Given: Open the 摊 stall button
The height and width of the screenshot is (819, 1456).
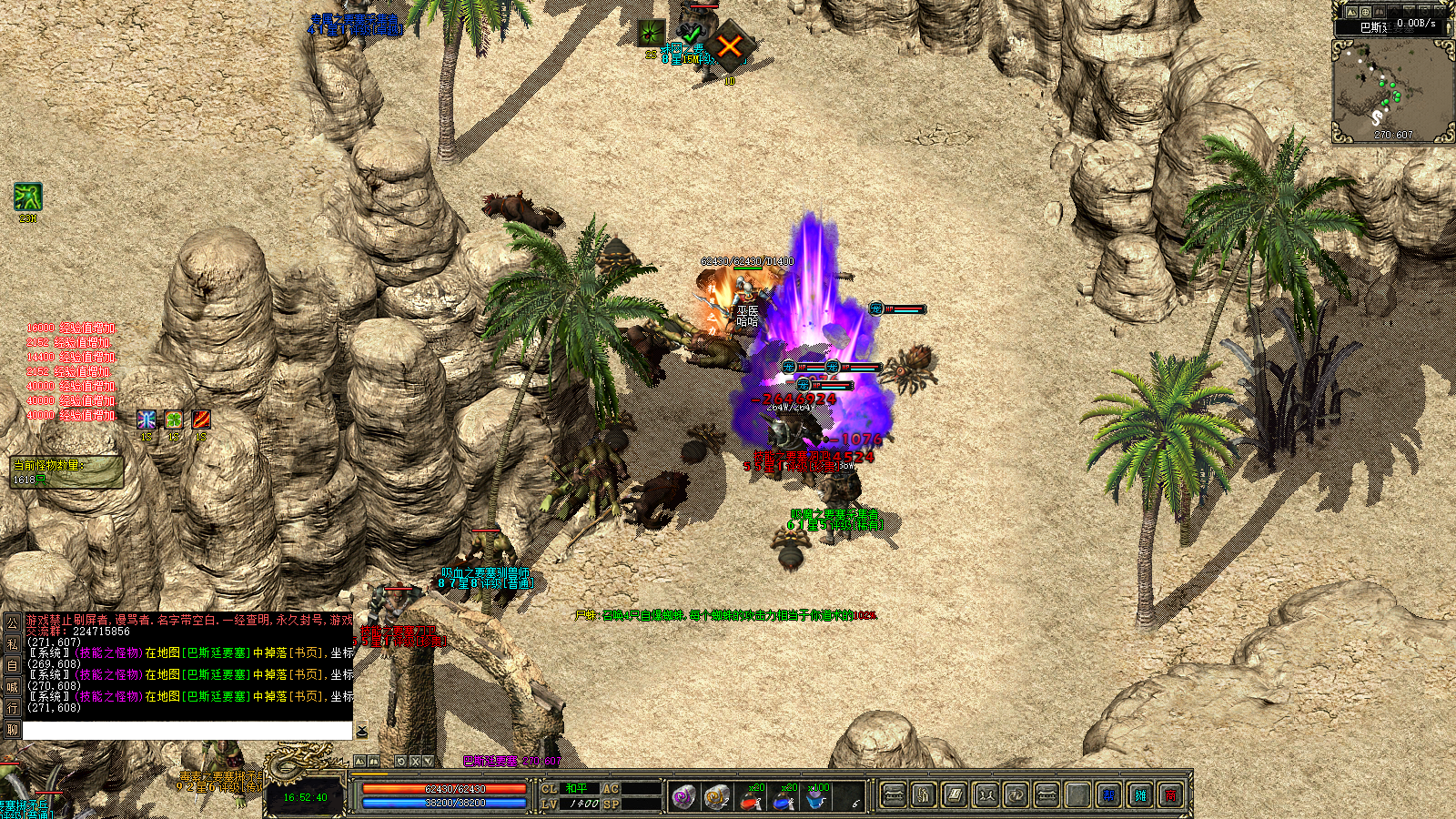Looking at the screenshot, I should coord(1140,796).
